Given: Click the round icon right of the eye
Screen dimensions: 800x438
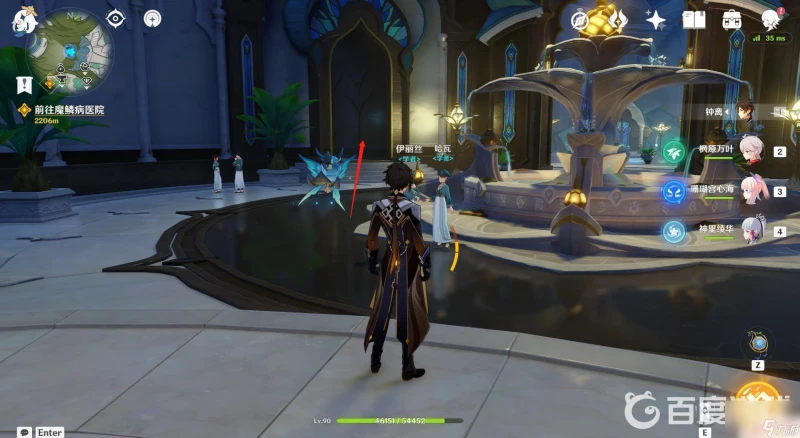Looking at the screenshot, I should click(x=151, y=19).
